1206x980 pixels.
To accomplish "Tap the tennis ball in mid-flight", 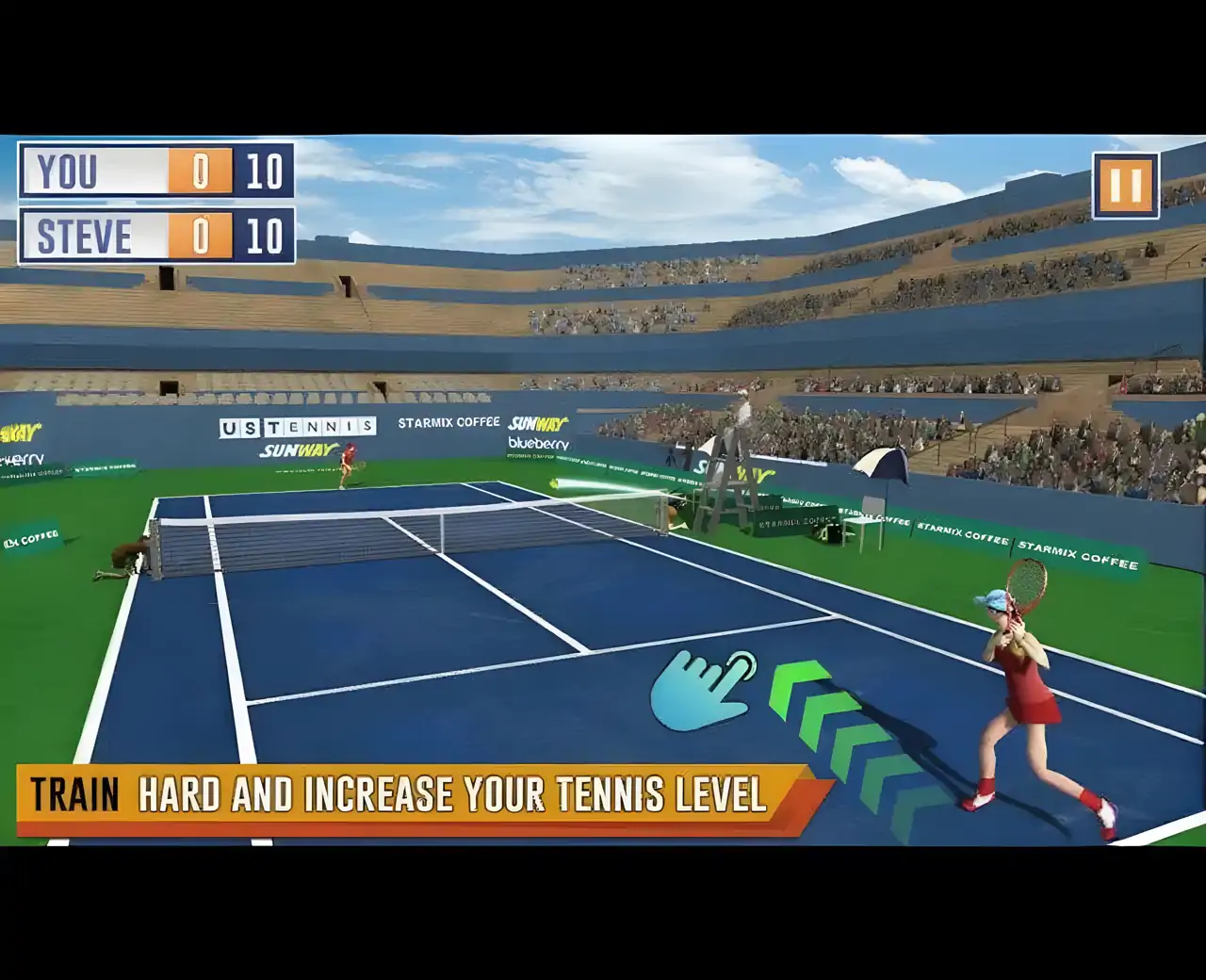I will 556,482.
